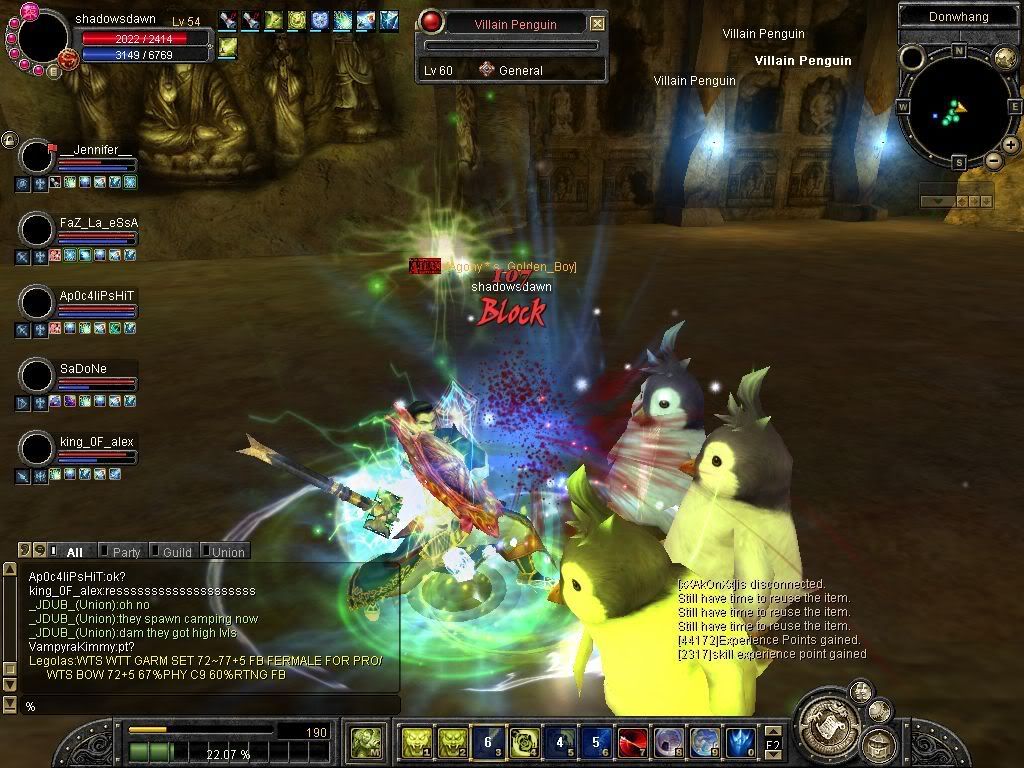Switch chat to the Guild tab
This screenshot has height=768, width=1024.
coord(176,551)
